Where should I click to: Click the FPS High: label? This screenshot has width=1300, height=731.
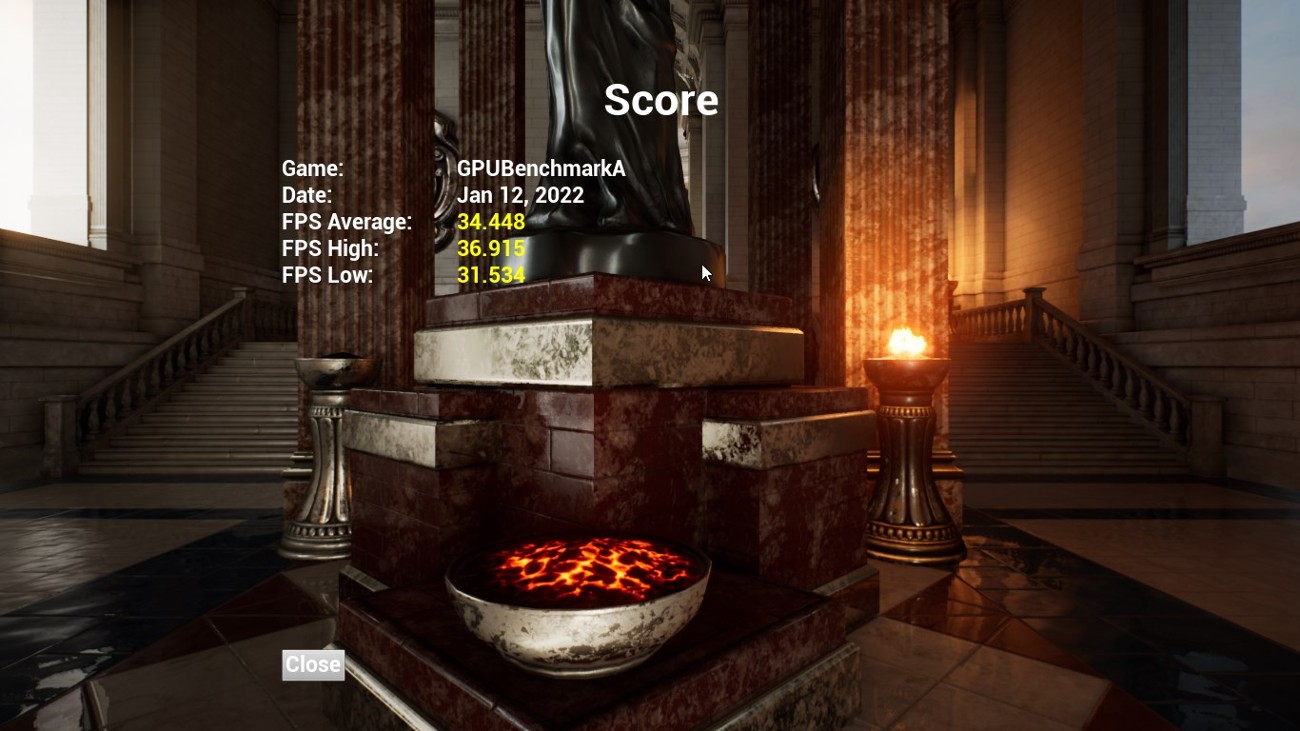[x=329, y=248]
